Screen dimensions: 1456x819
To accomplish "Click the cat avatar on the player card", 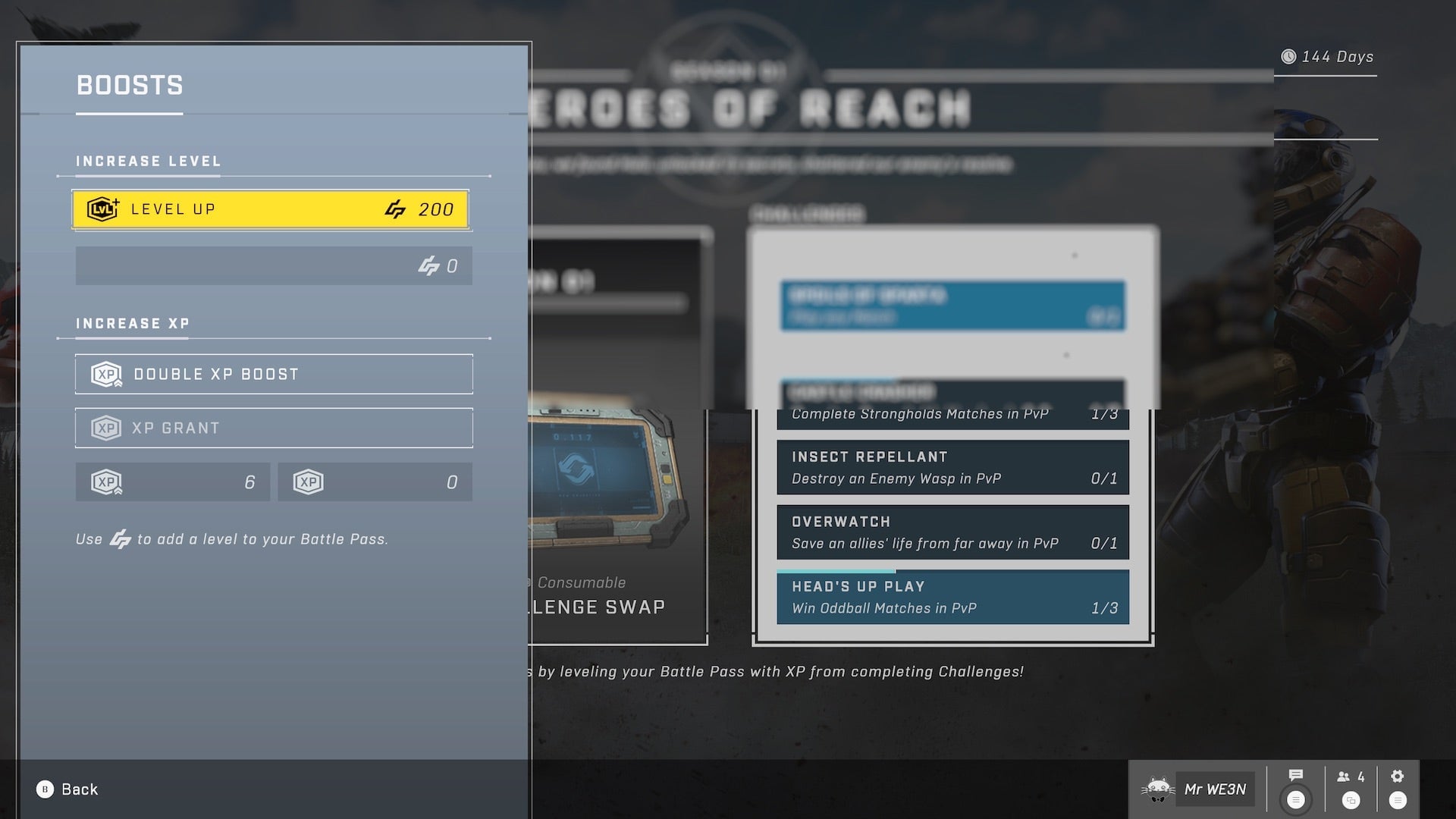I will click(1158, 789).
